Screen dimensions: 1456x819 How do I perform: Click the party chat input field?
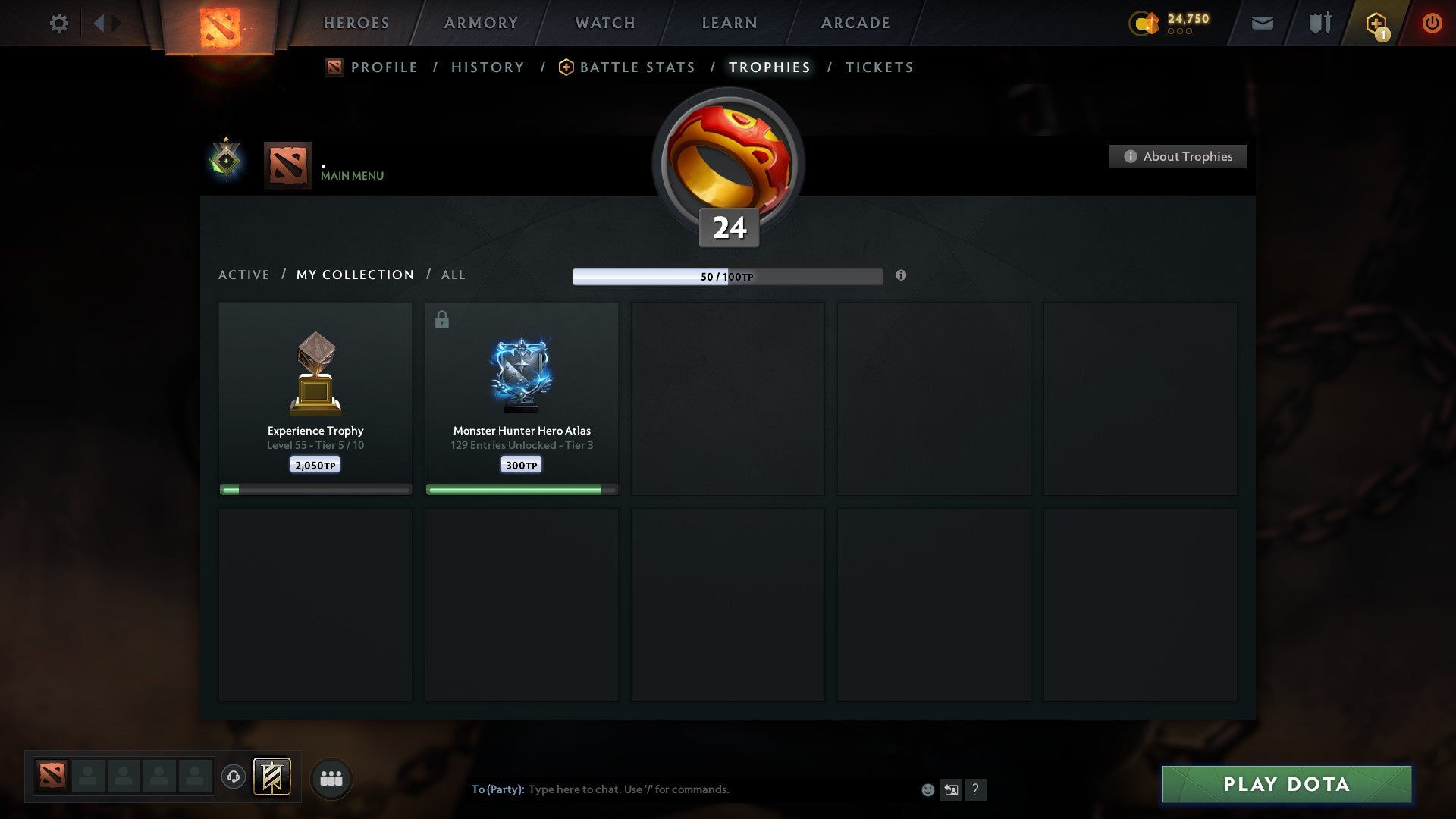point(682,789)
